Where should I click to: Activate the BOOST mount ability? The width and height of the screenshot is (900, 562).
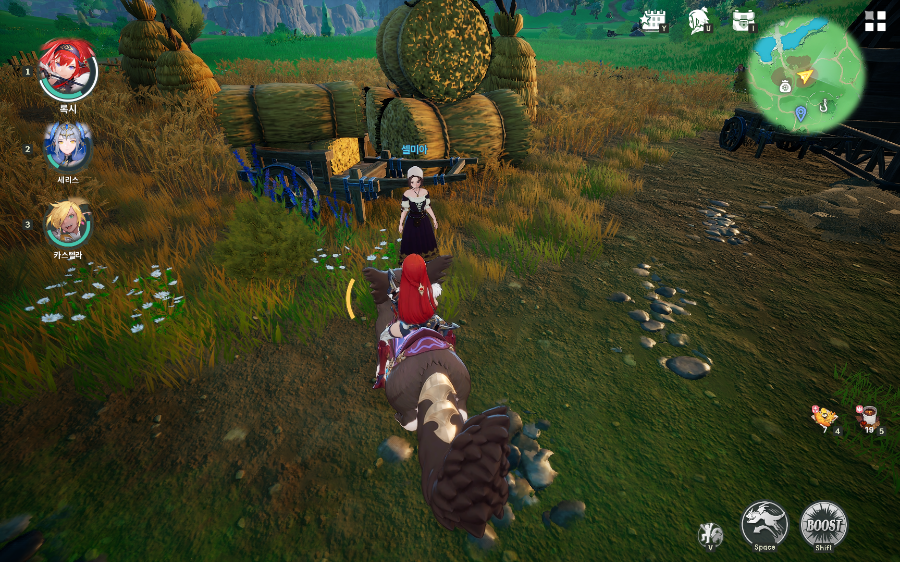pyautogui.click(x=823, y=524)
